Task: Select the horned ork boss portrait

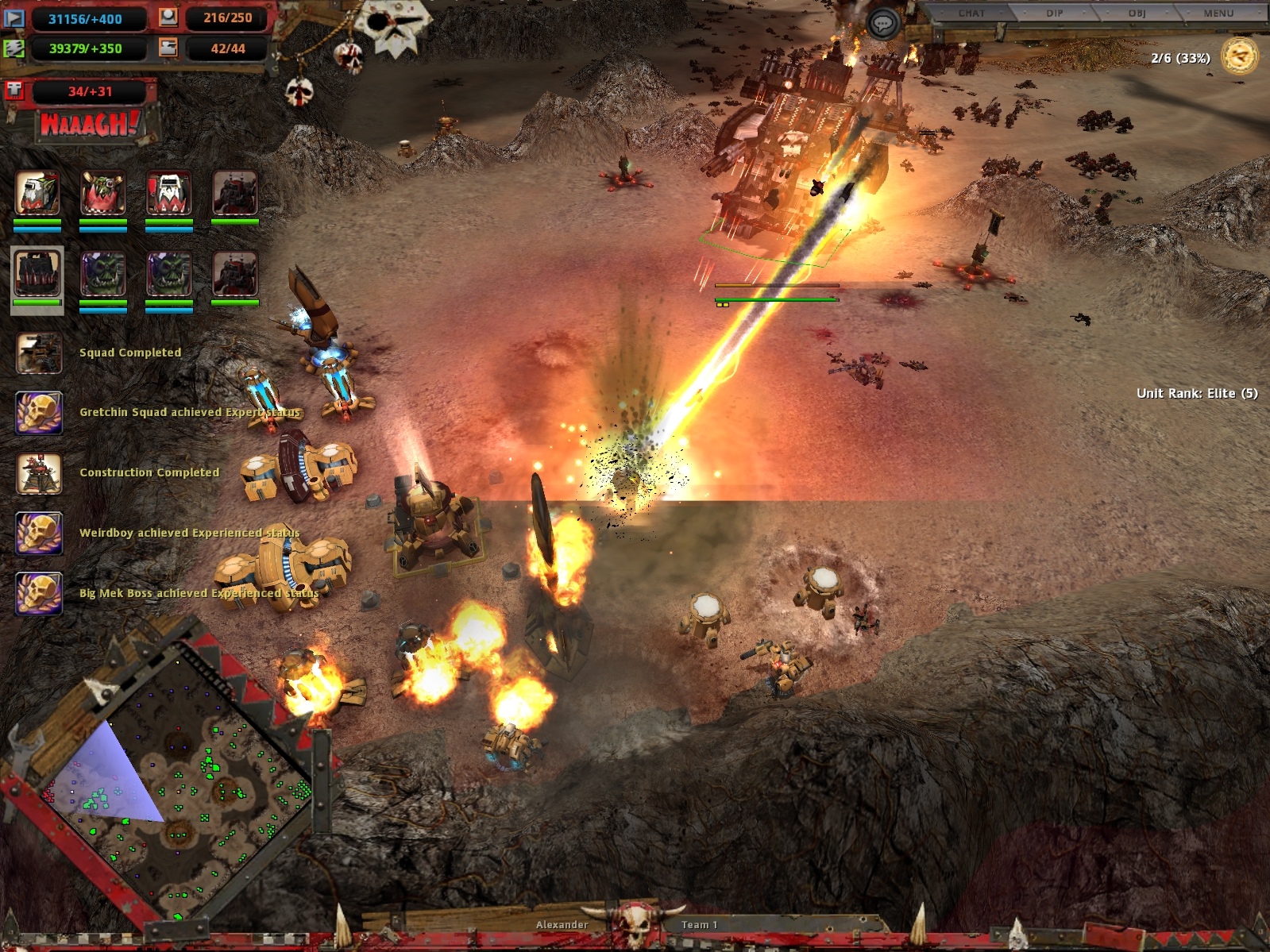Action: coord(103,193)
